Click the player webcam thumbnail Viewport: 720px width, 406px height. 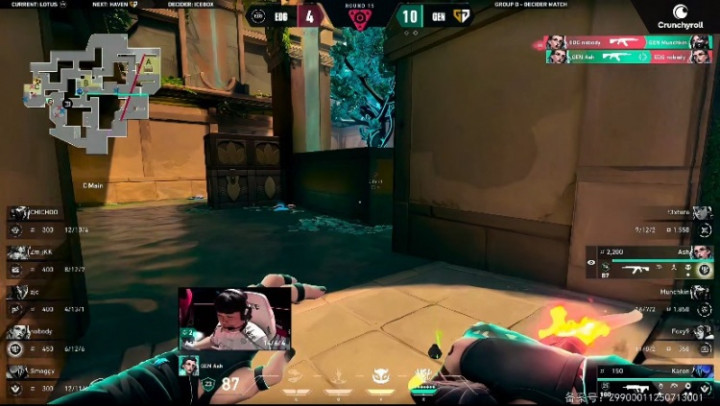tap(235, 320)
